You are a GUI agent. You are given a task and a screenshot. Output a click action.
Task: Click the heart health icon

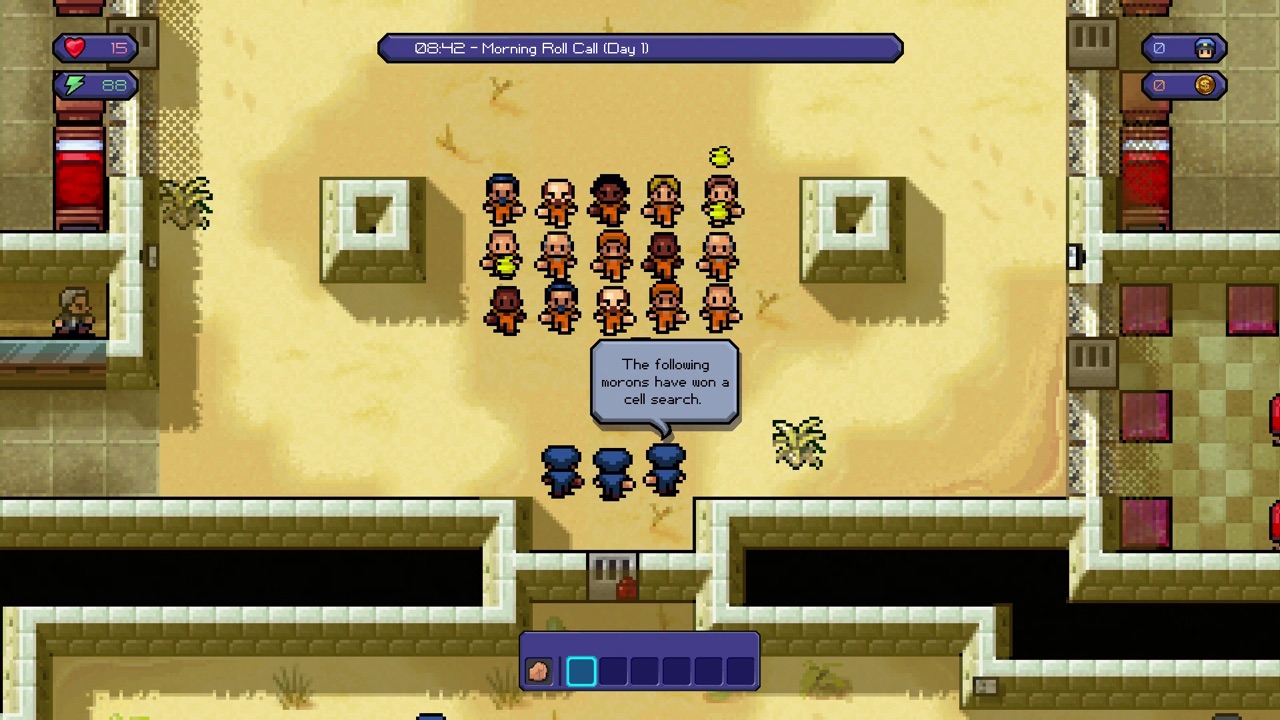coord(74,47)
